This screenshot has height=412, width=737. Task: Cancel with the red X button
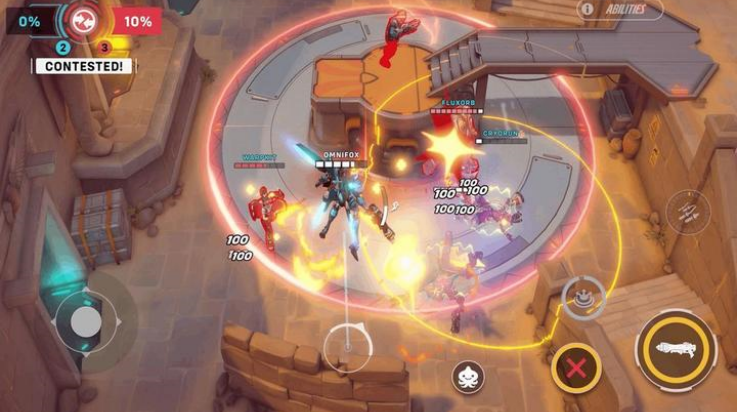pos(576,366)
